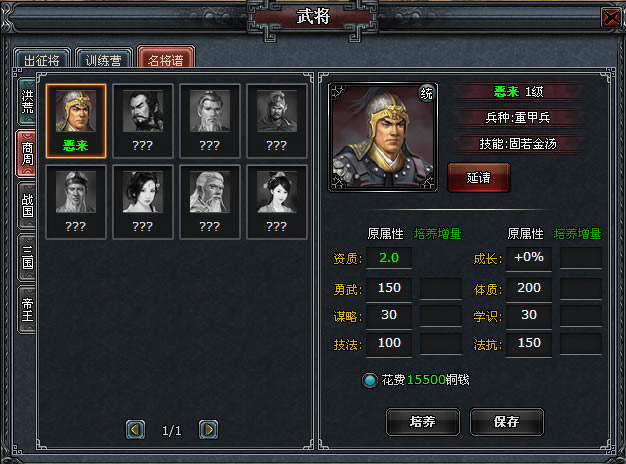
Task: Save changes with the 保存 button
Action: click(x=506, y=421)
